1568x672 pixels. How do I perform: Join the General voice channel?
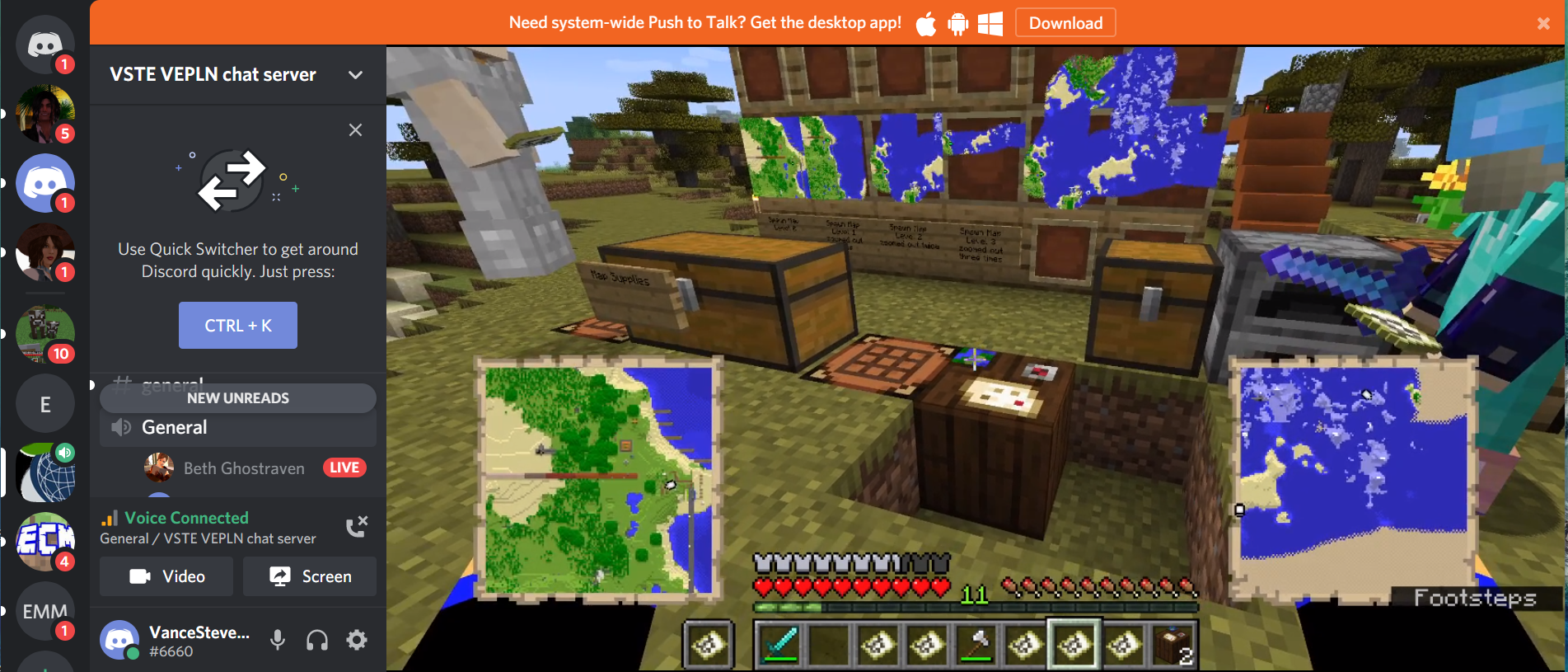tap(174, 427)
